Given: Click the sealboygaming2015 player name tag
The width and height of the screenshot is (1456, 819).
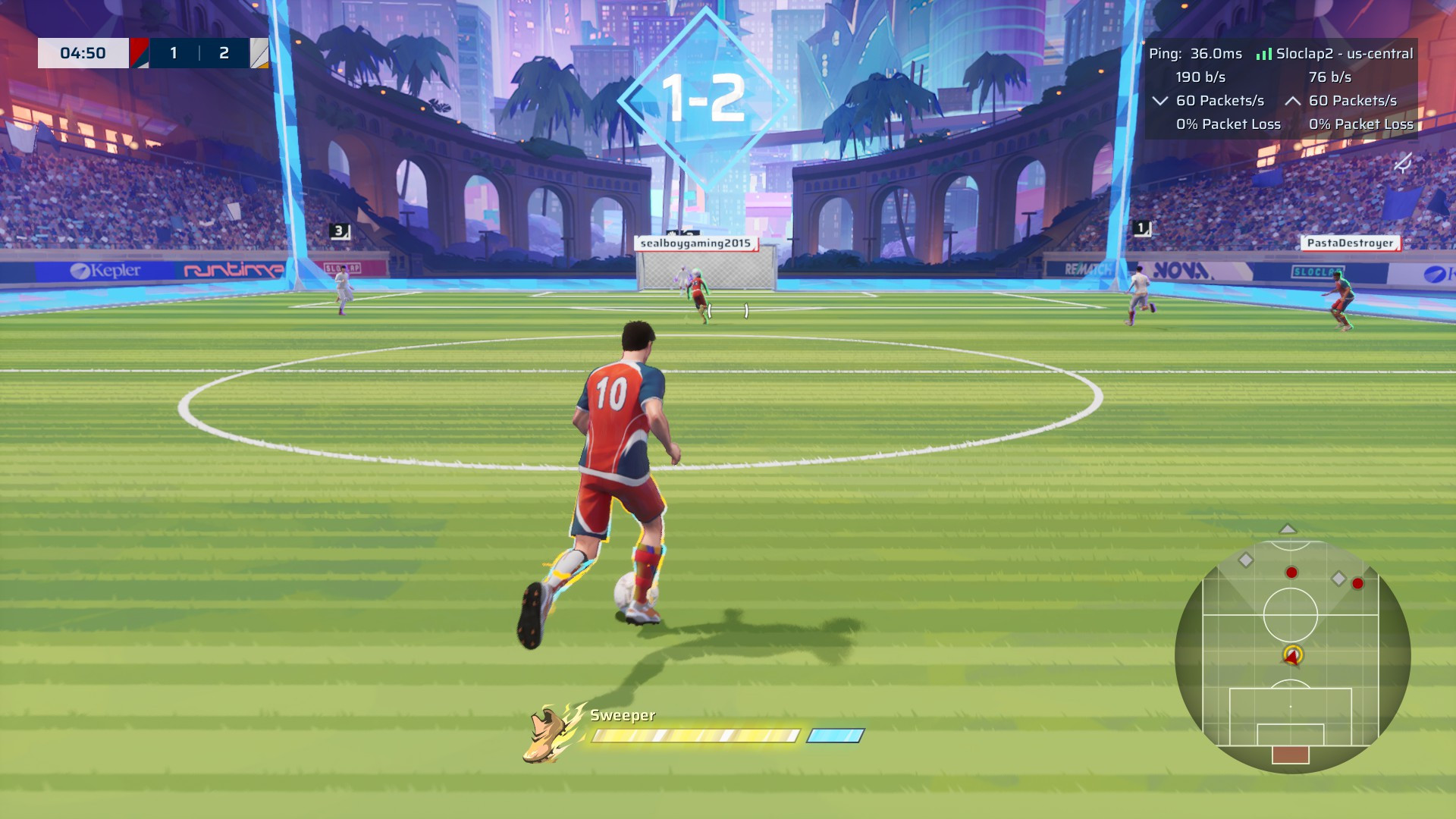Looking at the screenshot, I should coord(695,243).
